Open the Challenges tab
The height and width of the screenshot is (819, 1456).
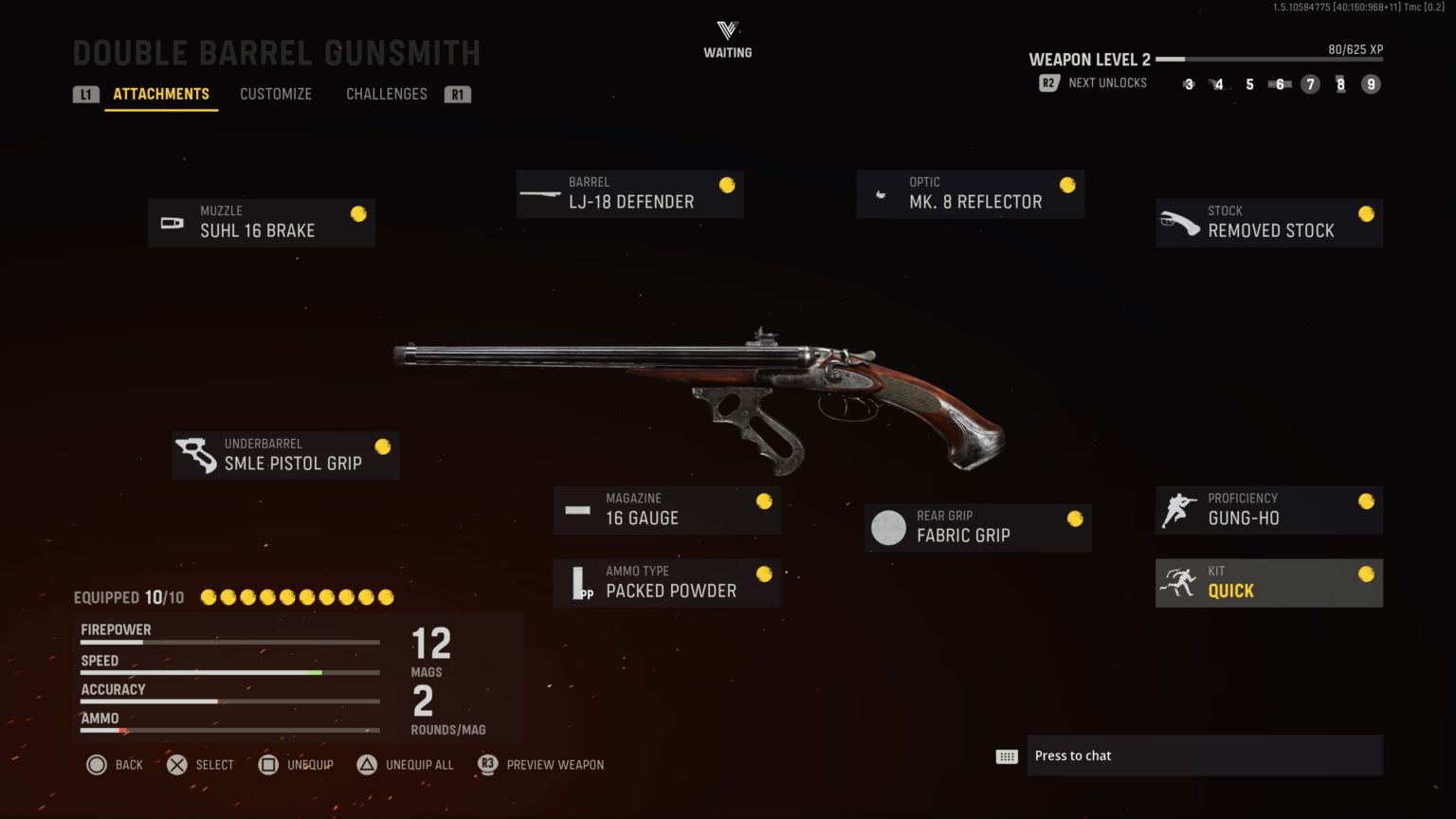(x=386, y=94)
